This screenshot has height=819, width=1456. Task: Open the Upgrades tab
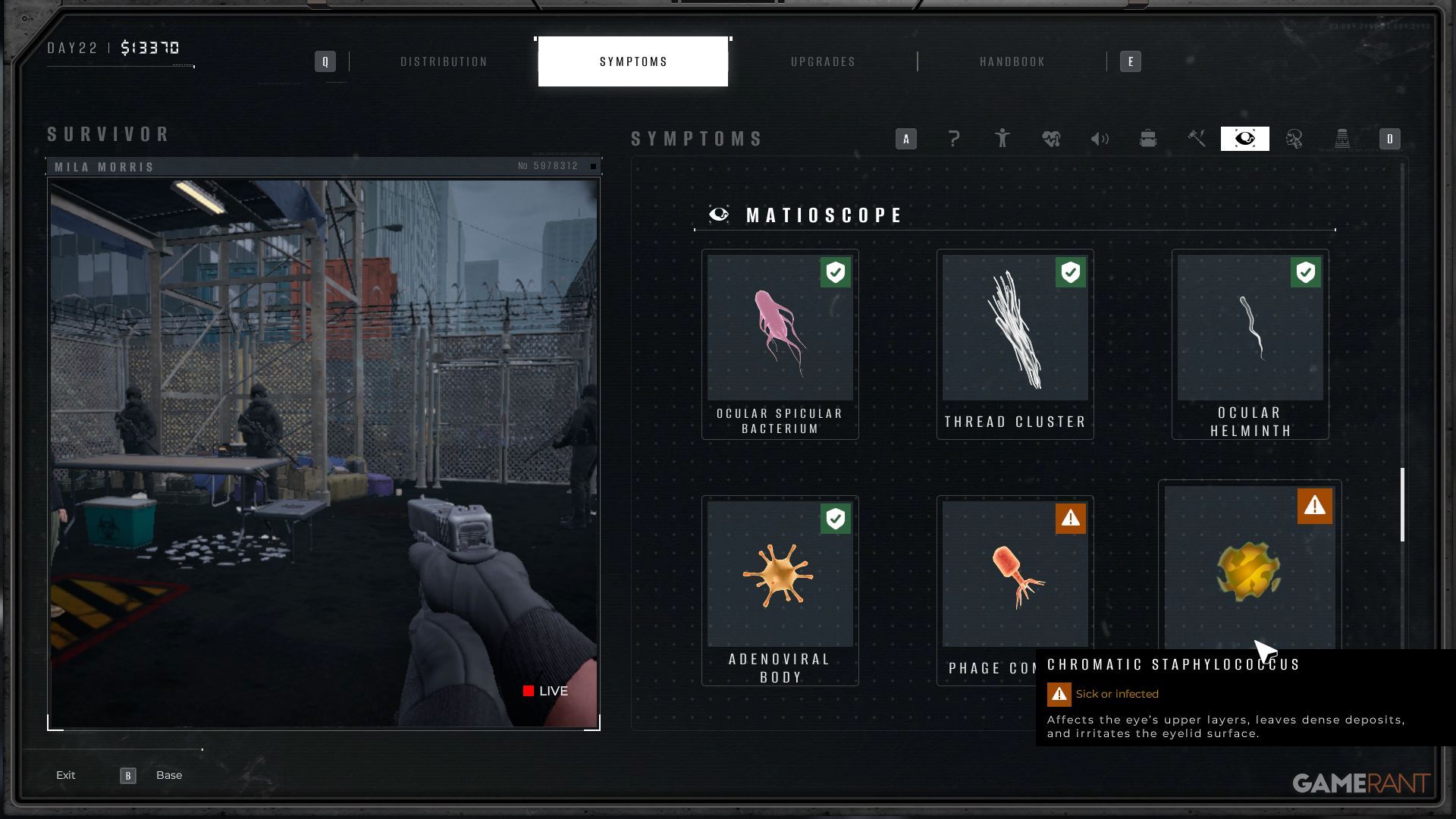[823, 61]
